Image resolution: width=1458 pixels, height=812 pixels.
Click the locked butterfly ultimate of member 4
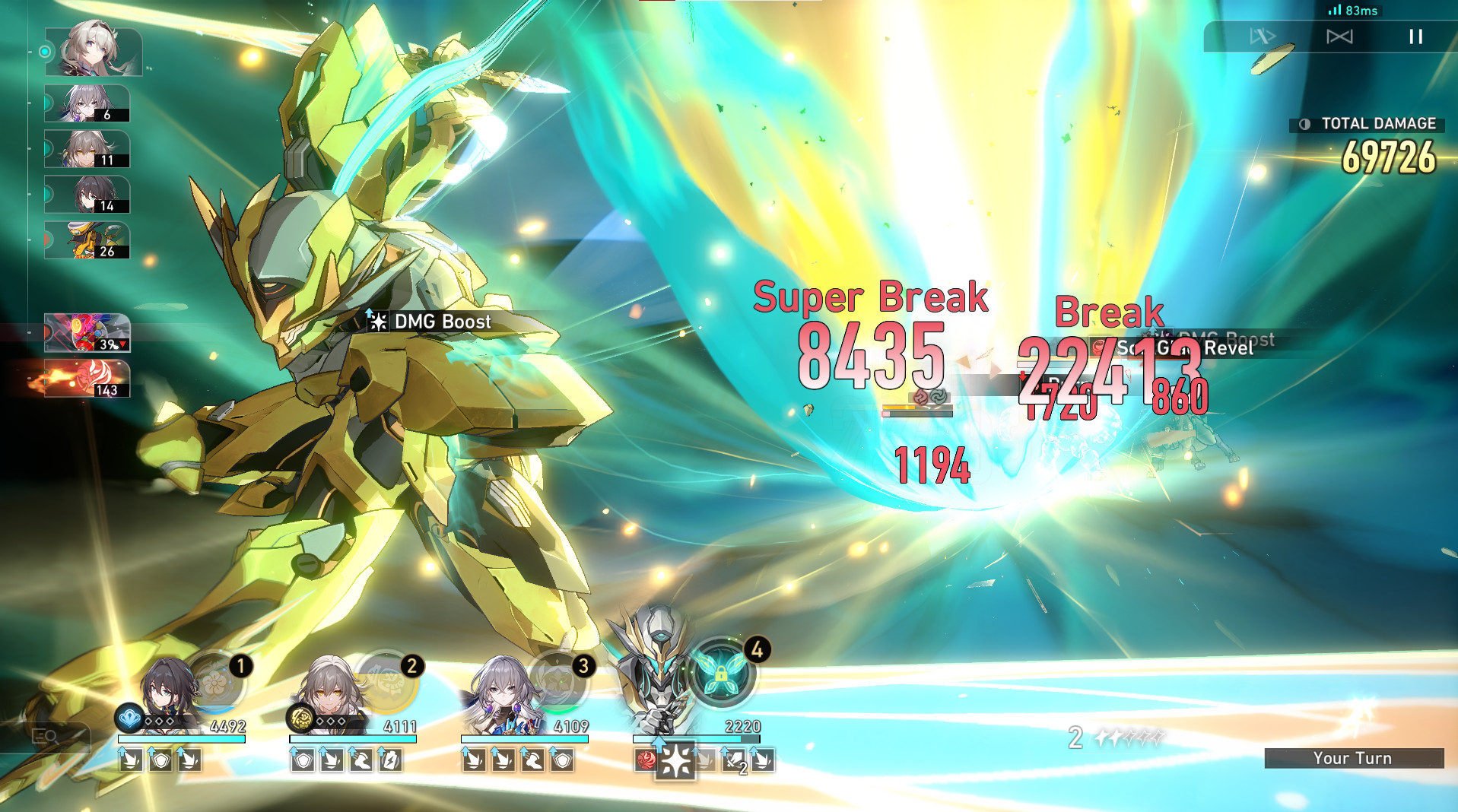[x=721, y=674]
